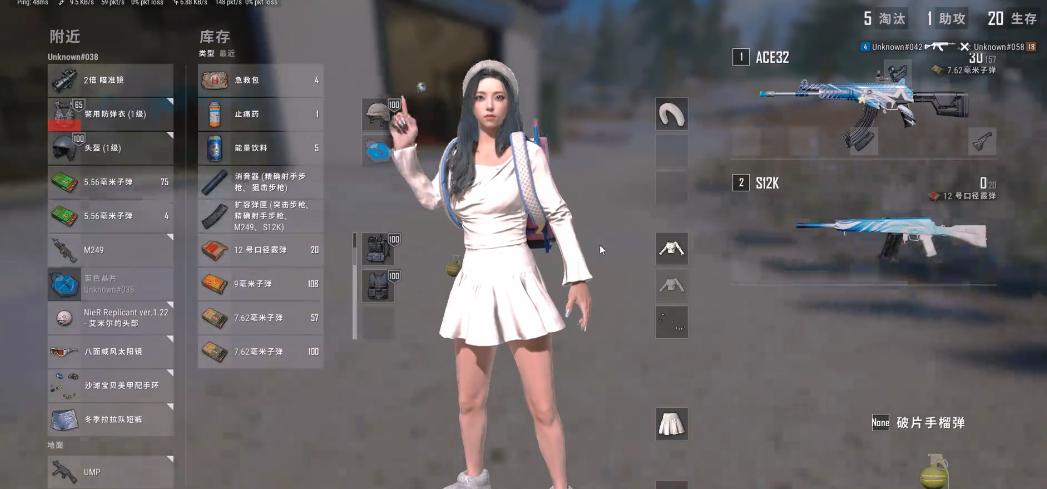Select the 12 gauge shells (12号口径霰弹)

click(260, 250)
